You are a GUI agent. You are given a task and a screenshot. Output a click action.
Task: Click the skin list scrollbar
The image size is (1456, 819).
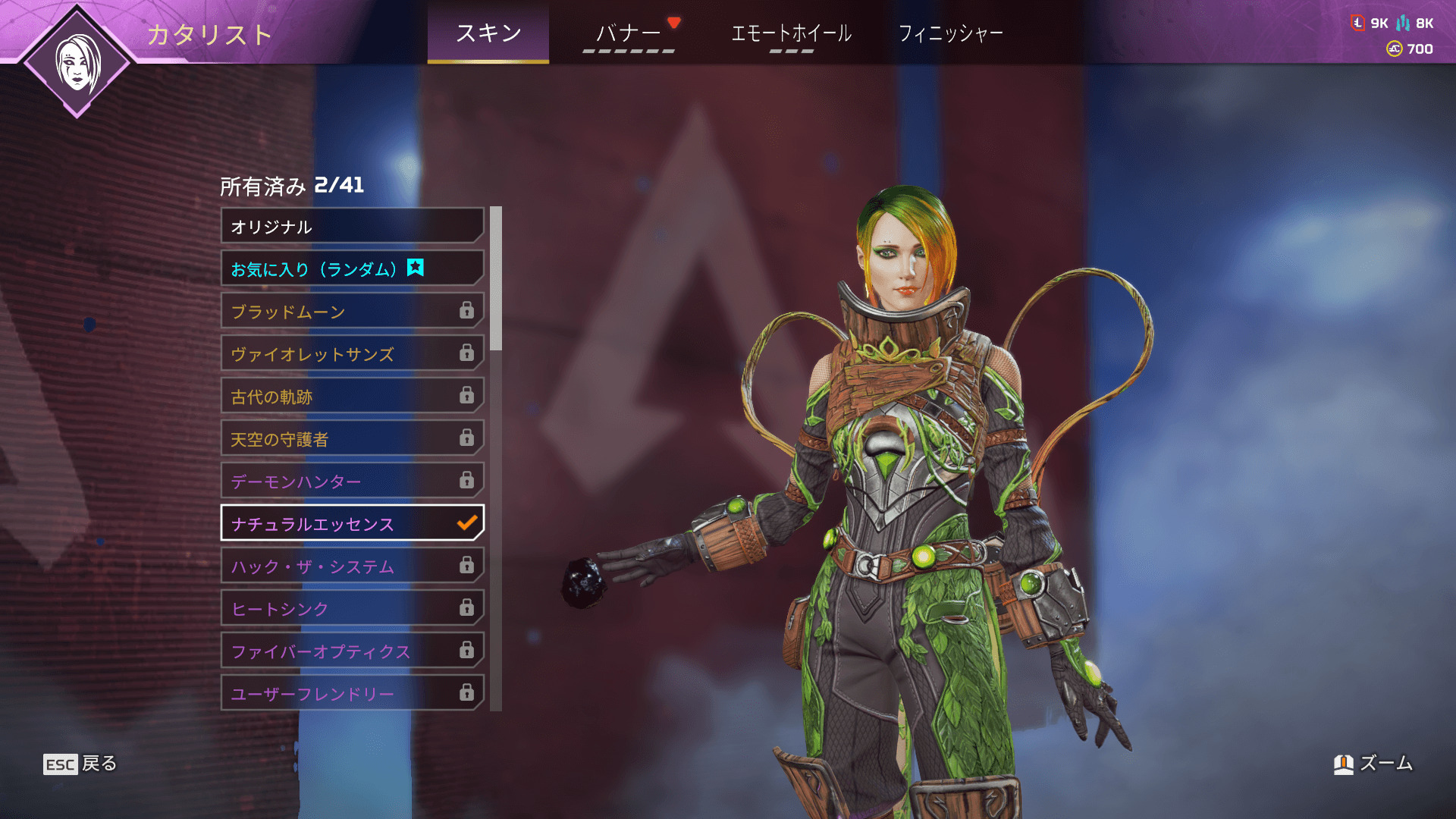point(496,279)
